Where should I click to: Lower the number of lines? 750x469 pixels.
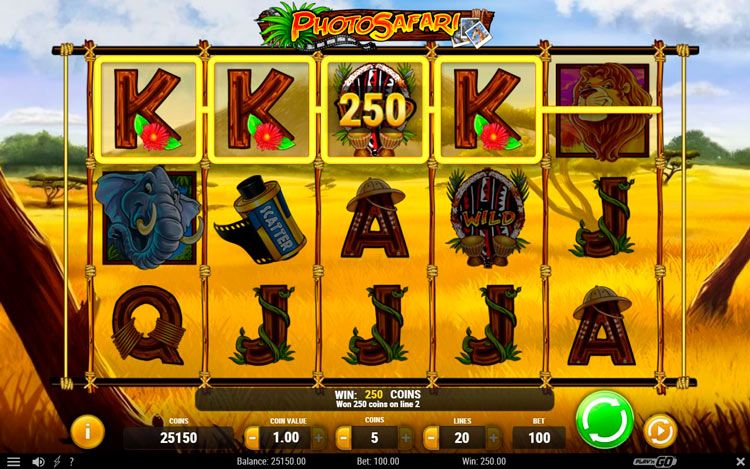[431, 437]
